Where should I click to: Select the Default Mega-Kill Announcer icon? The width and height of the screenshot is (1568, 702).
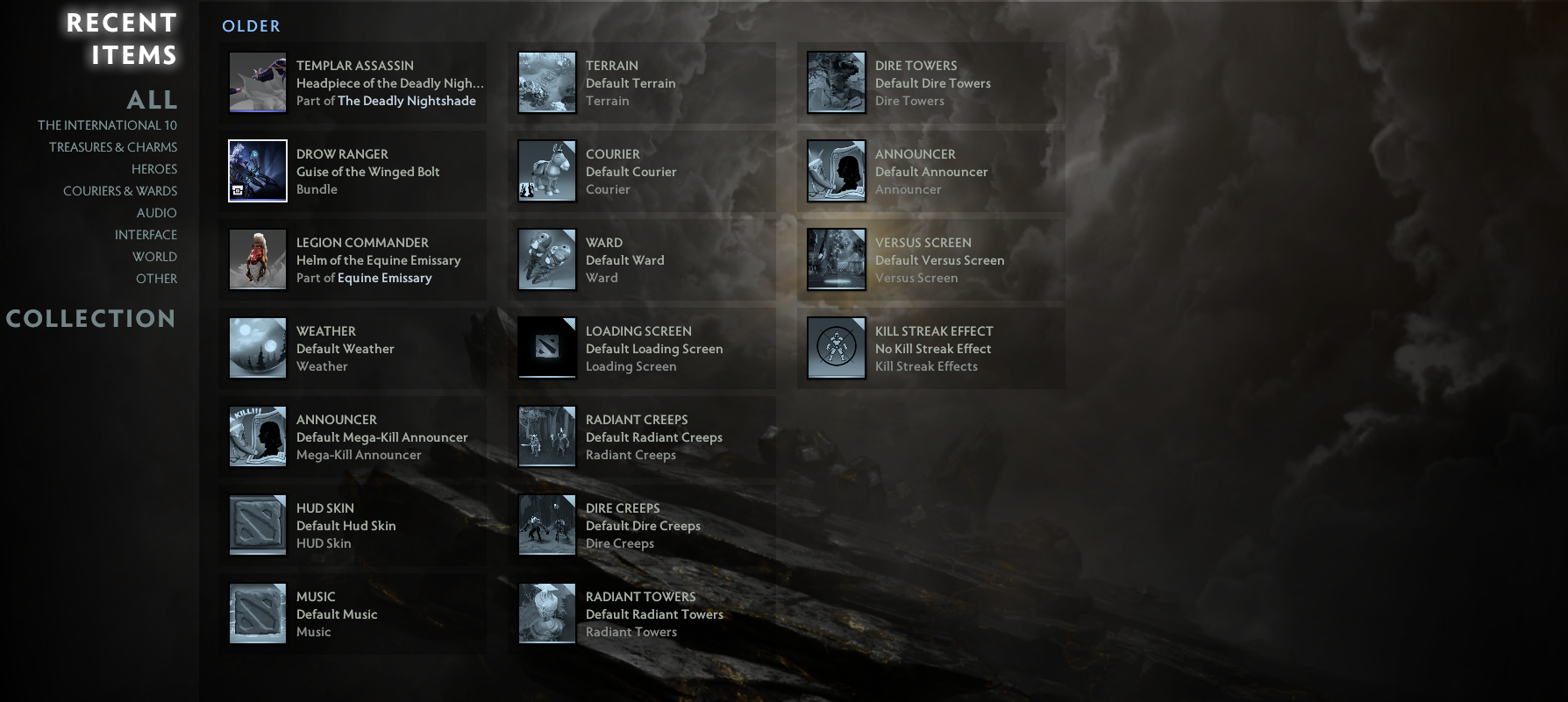(256, 436)
